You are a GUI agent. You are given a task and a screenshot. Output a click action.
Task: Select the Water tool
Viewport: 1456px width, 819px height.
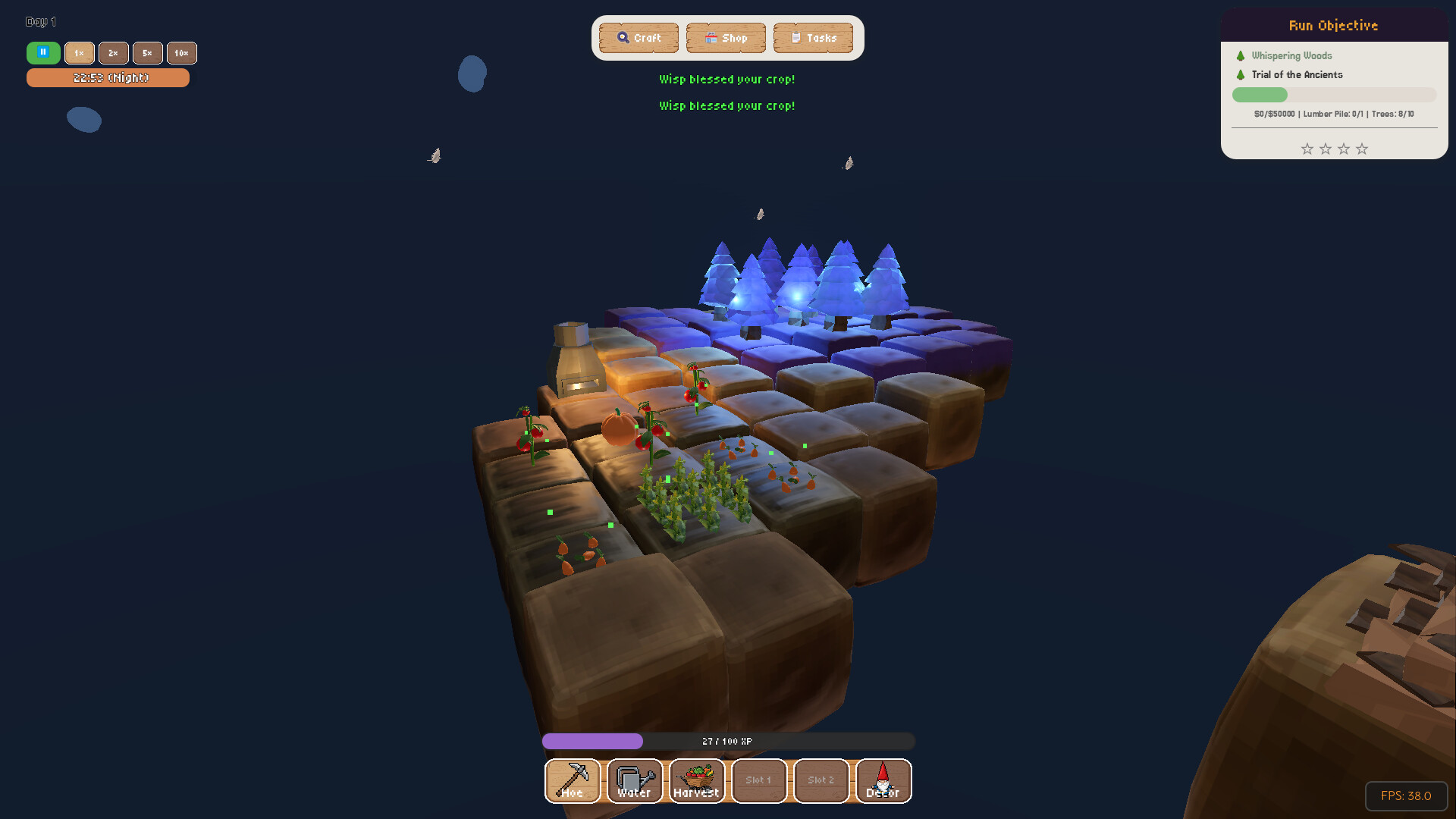[635, 781]
